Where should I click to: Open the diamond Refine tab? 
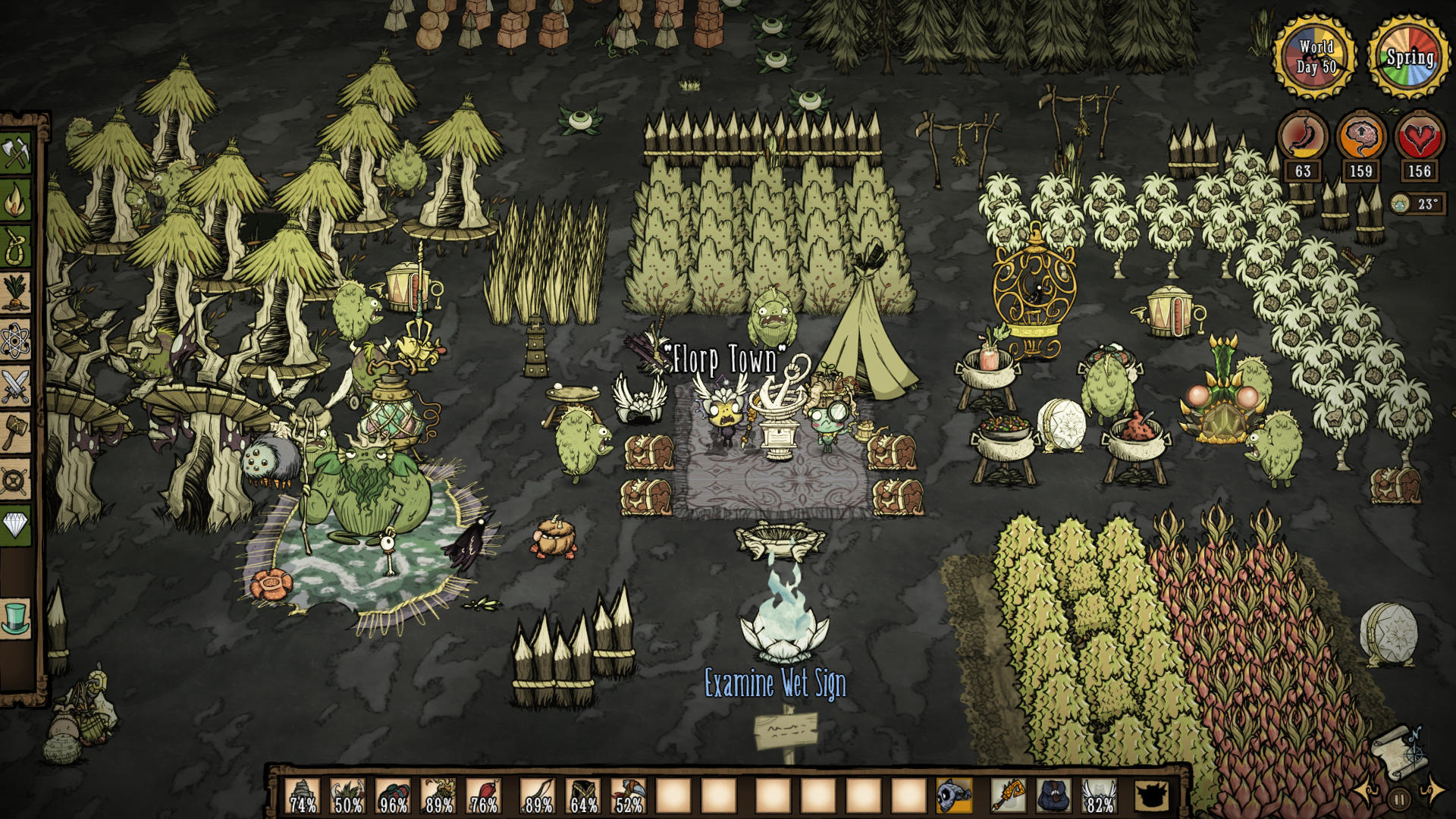[15, 525]
